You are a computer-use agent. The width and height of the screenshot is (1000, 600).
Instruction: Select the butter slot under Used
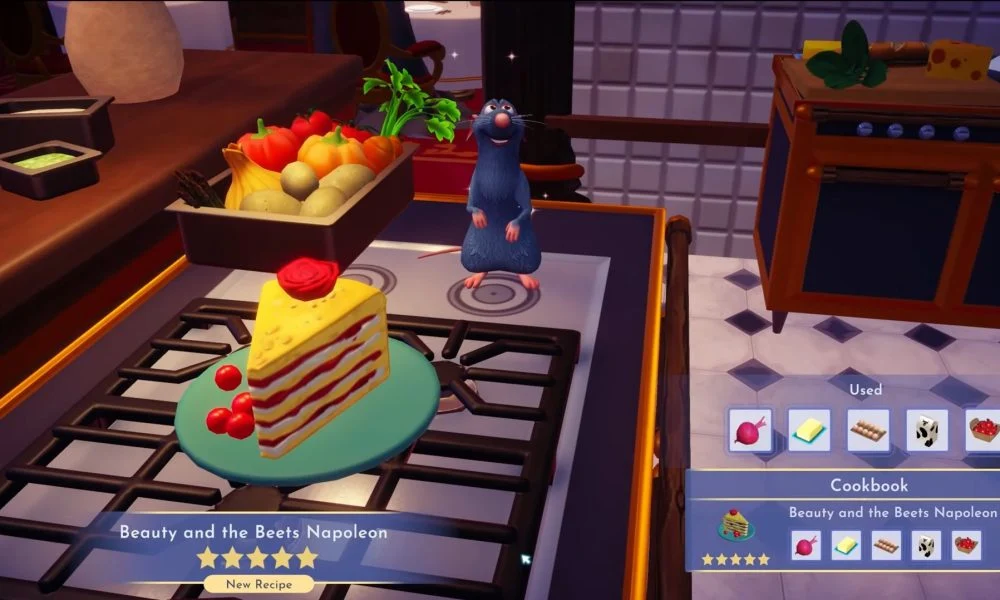coord(808,430)
